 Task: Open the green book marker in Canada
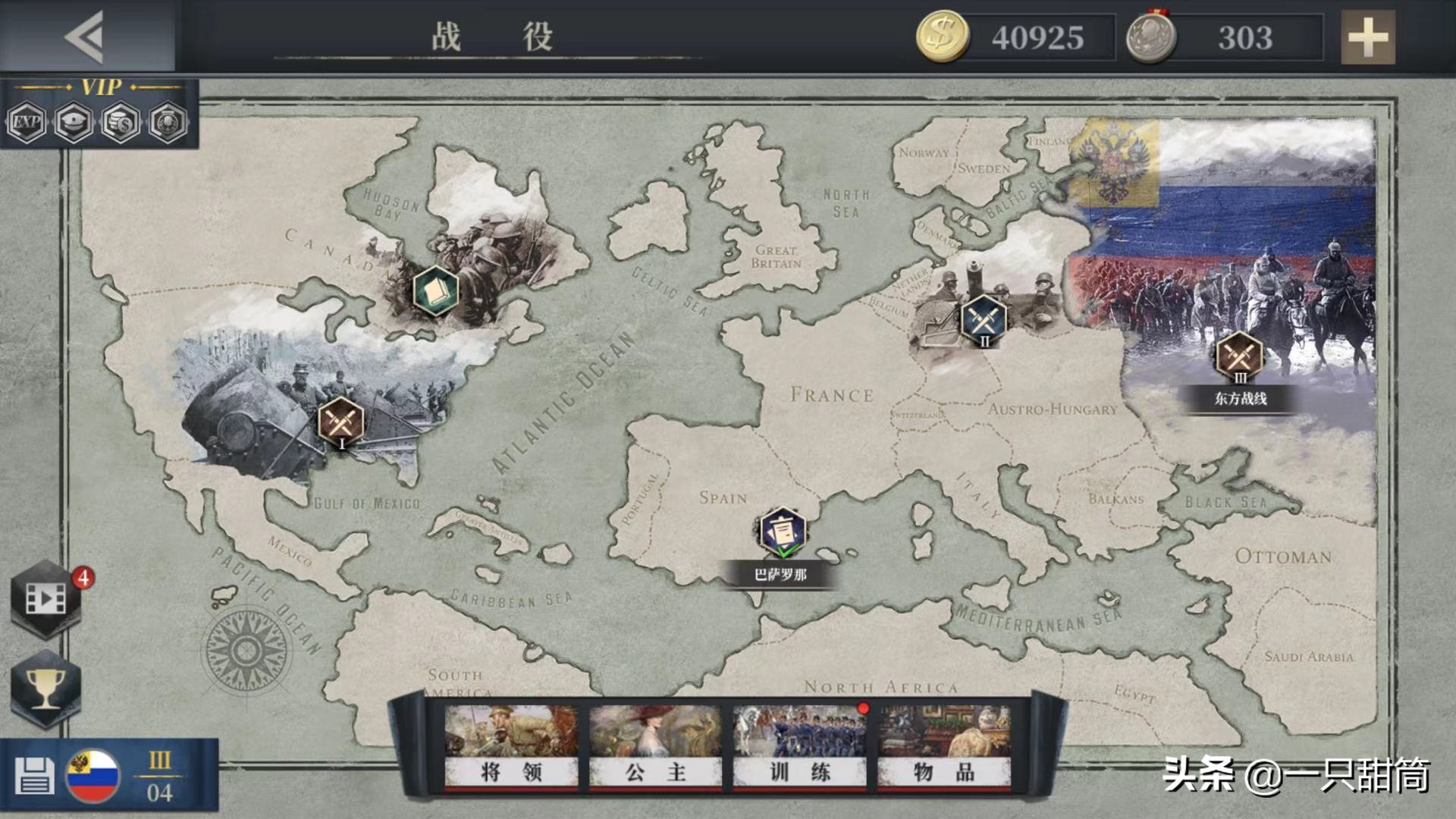(x=435, y=290)
